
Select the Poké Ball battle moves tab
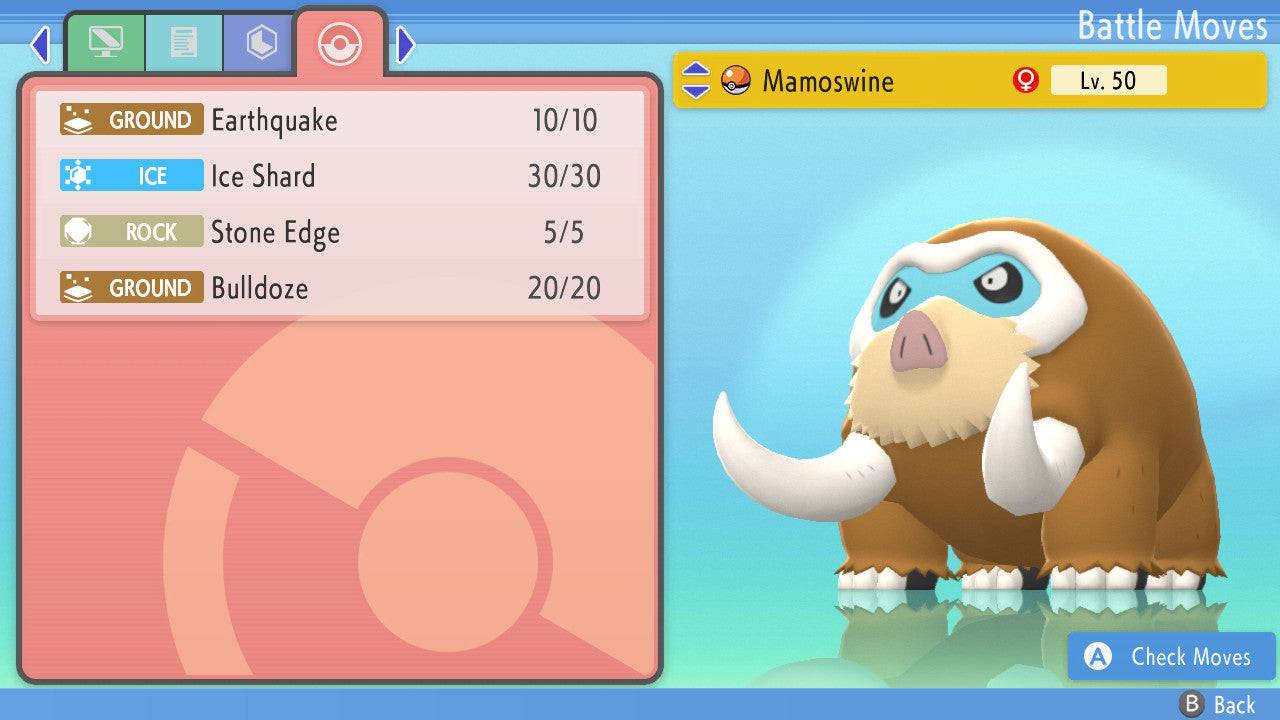339,44
